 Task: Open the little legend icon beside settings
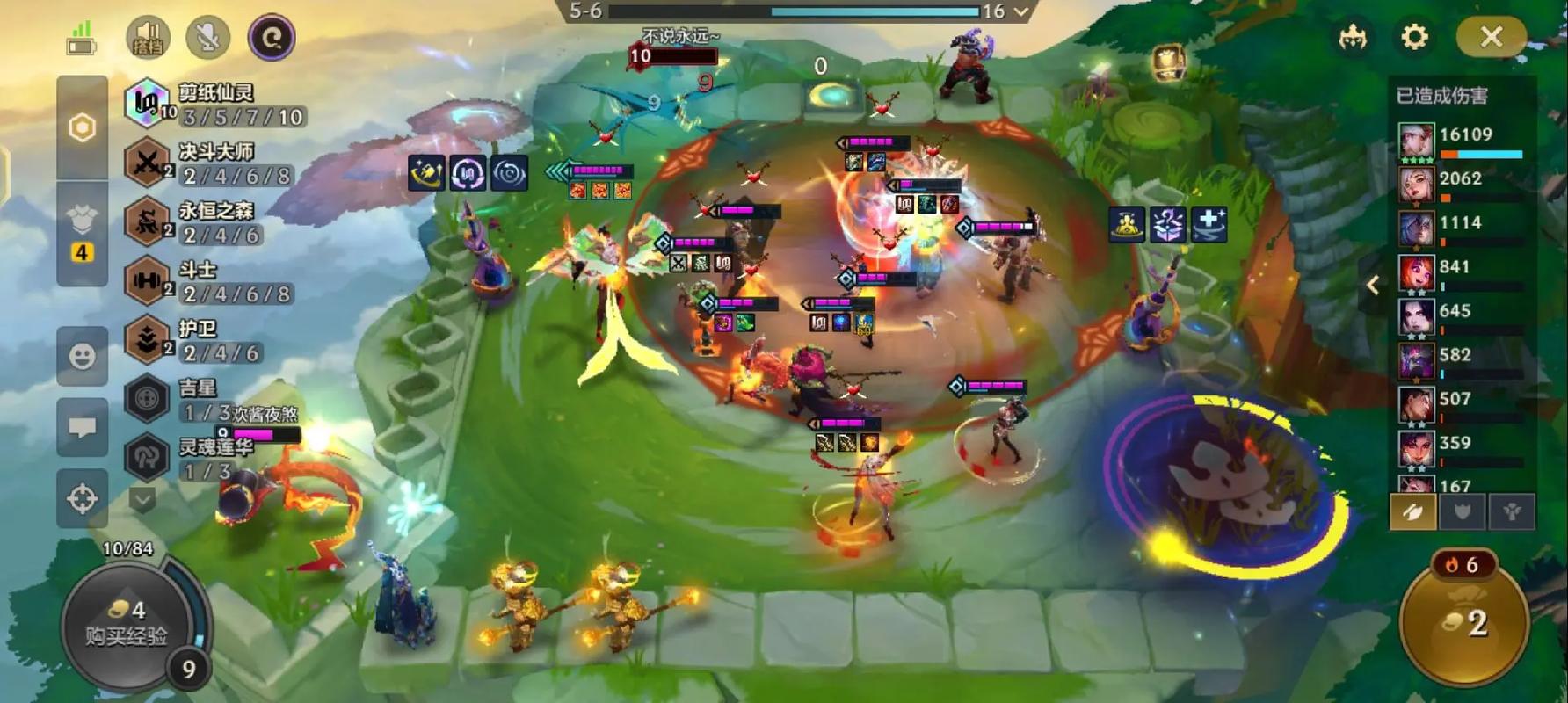pyautogui.click(x=1353, y=37)
